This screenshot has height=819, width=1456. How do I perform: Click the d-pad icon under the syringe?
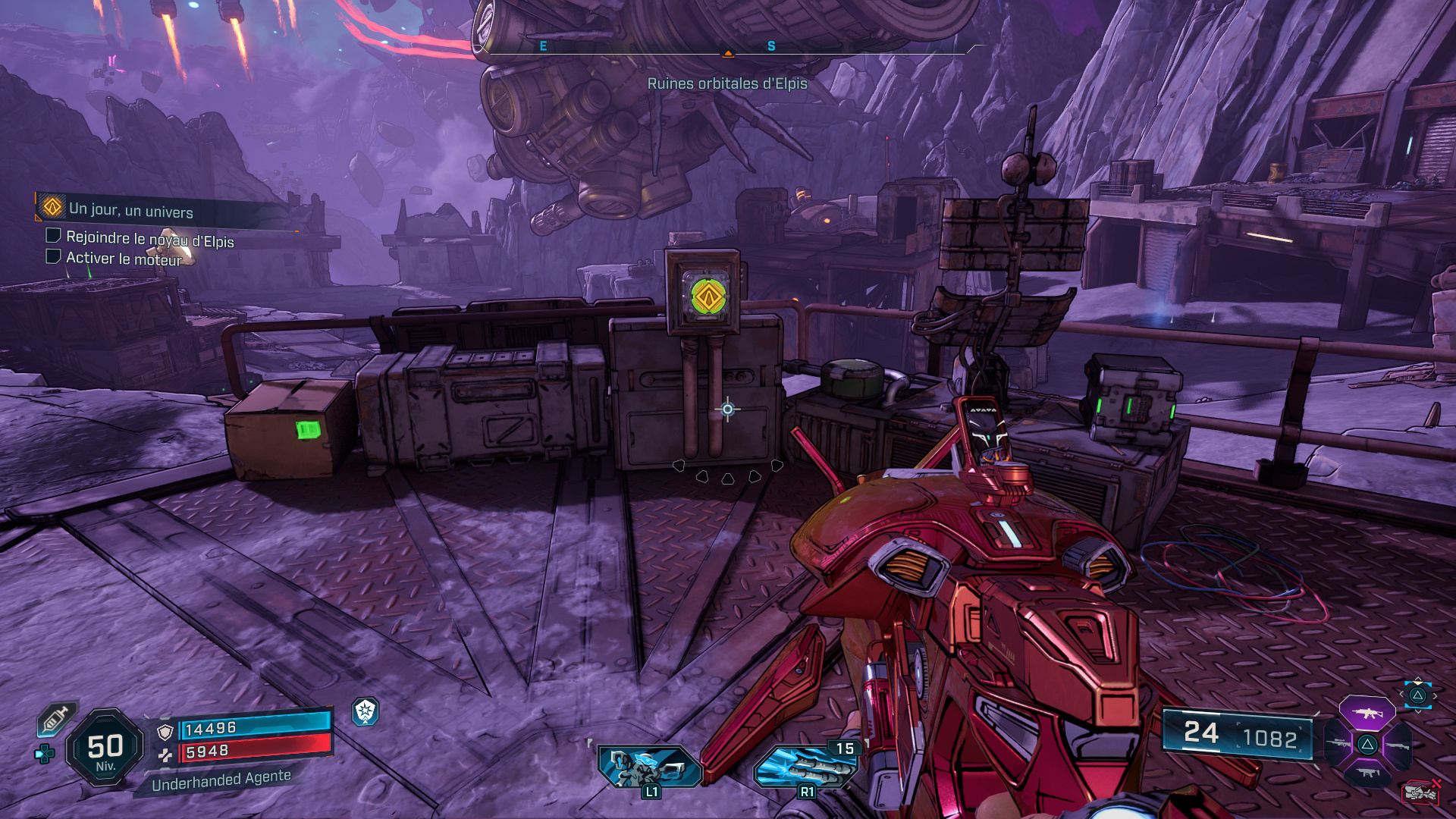45,753
